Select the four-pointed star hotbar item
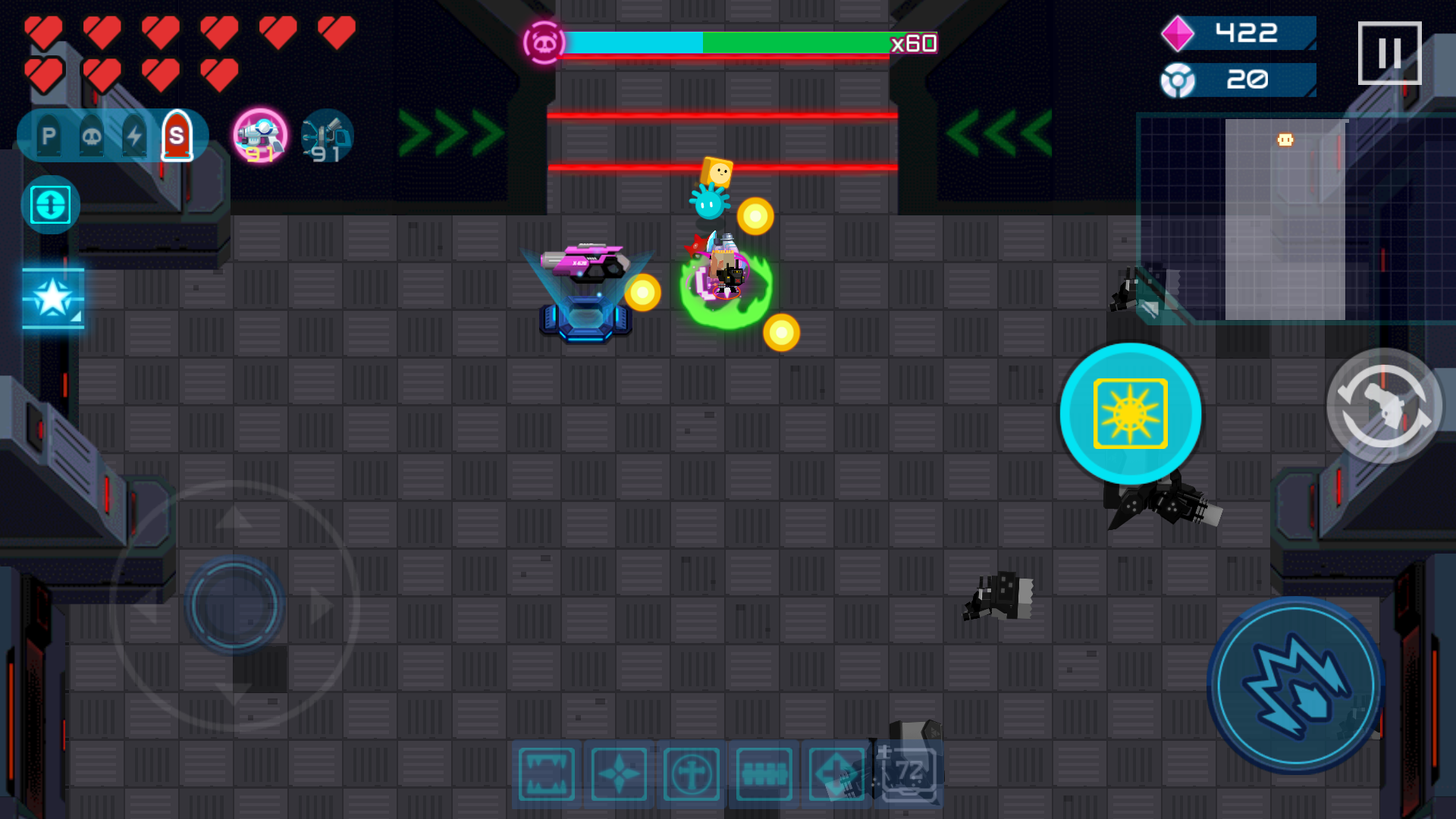This screenshot has width=1456, height=819. pyautogui.click(x=620, y=773)
